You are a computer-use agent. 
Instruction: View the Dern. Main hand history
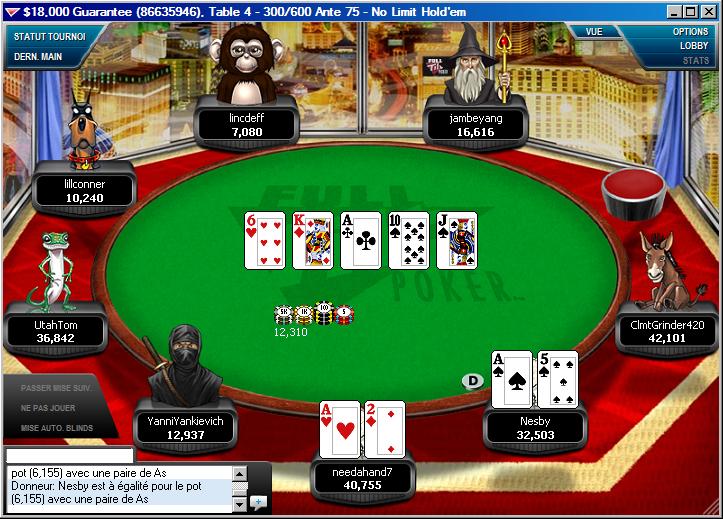point(38,57)
